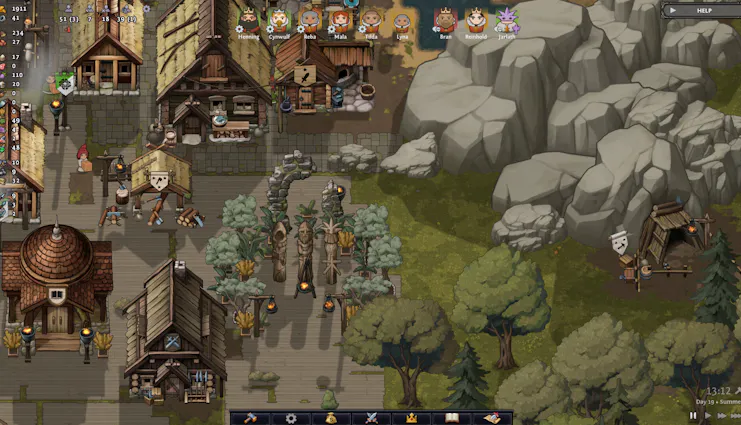Pick Edda's portrait
Image resolution: width=741 pixels, height=425 pixels.
pyautogui.click(x=372, y=19)
